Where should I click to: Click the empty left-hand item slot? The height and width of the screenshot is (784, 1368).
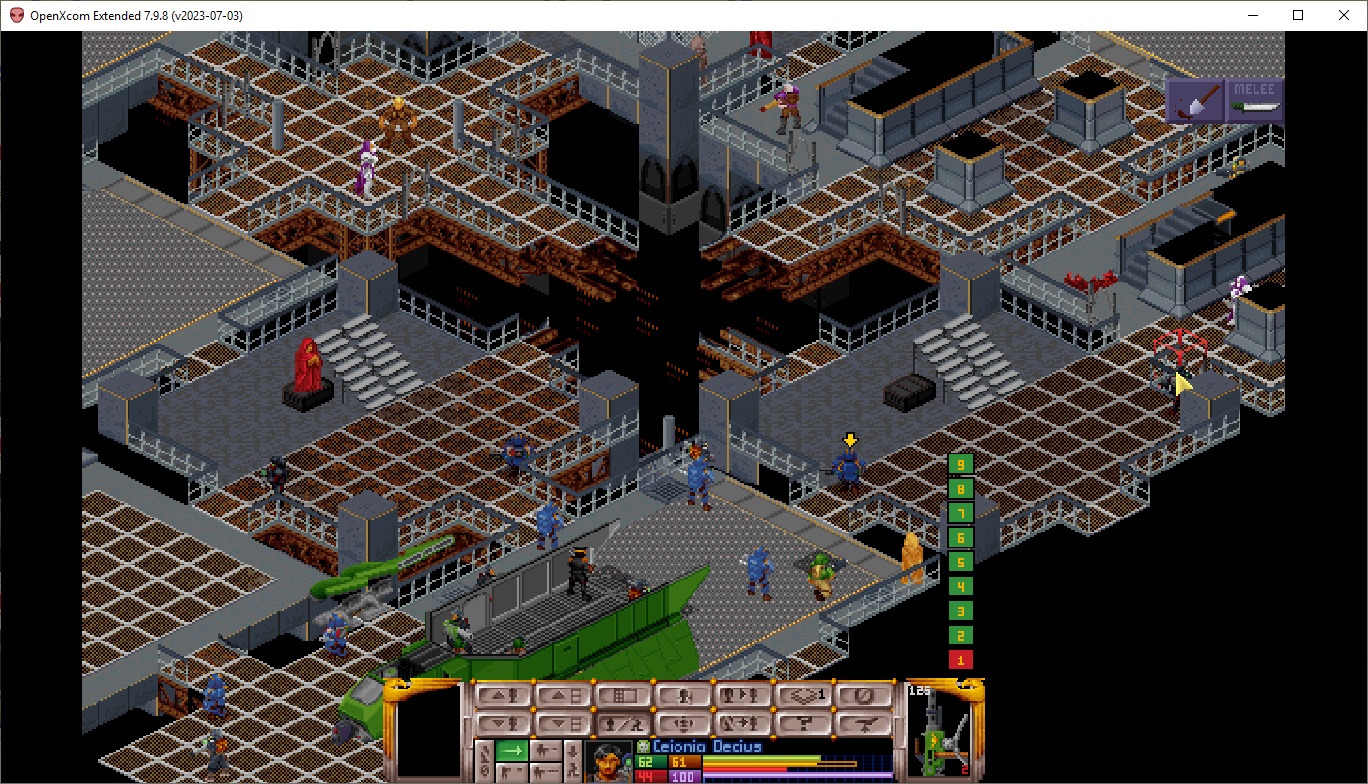(x=427, y=730)
